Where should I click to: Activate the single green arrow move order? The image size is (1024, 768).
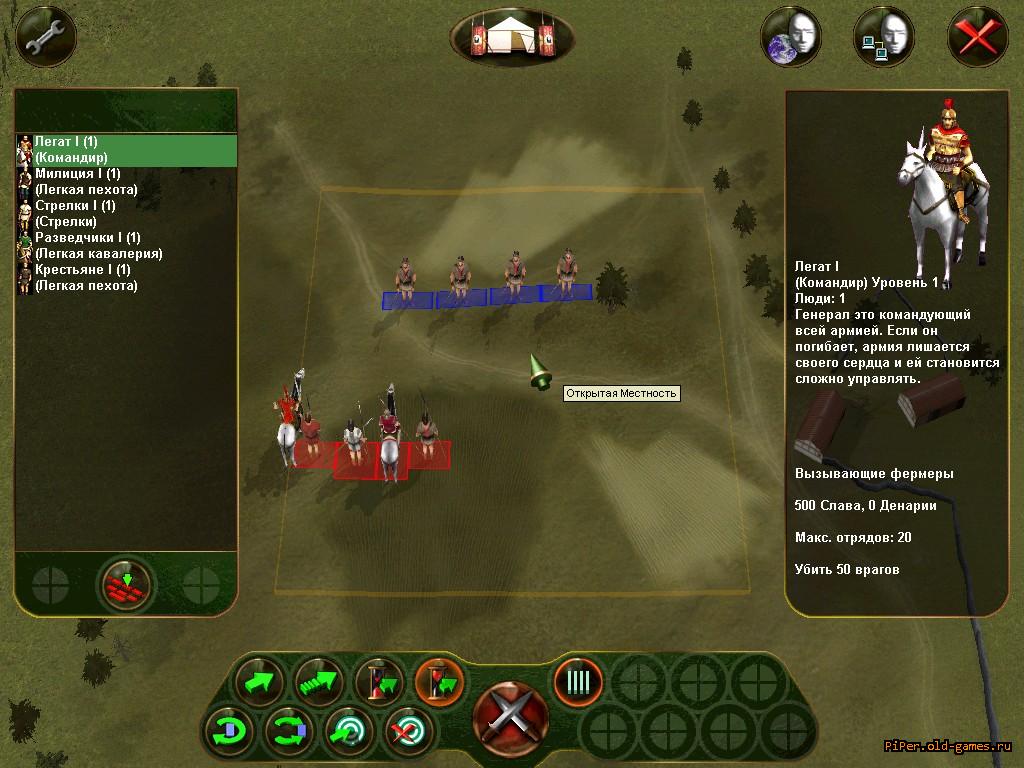coord(260,683)
